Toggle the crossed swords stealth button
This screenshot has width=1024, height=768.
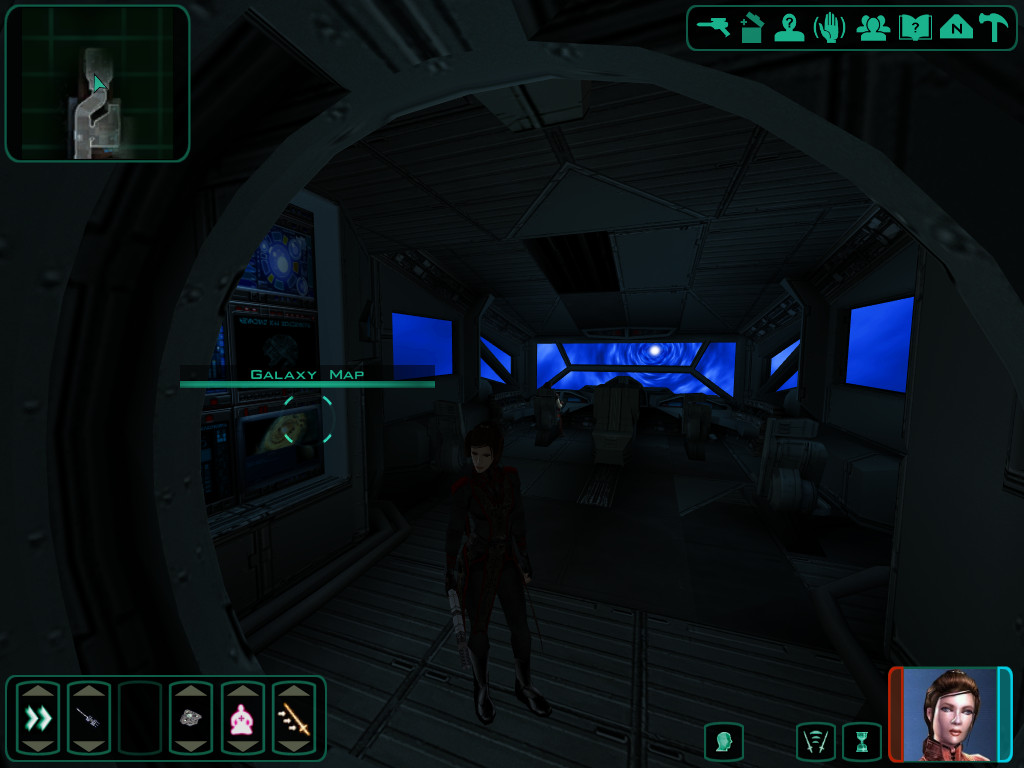click(816, 742)
